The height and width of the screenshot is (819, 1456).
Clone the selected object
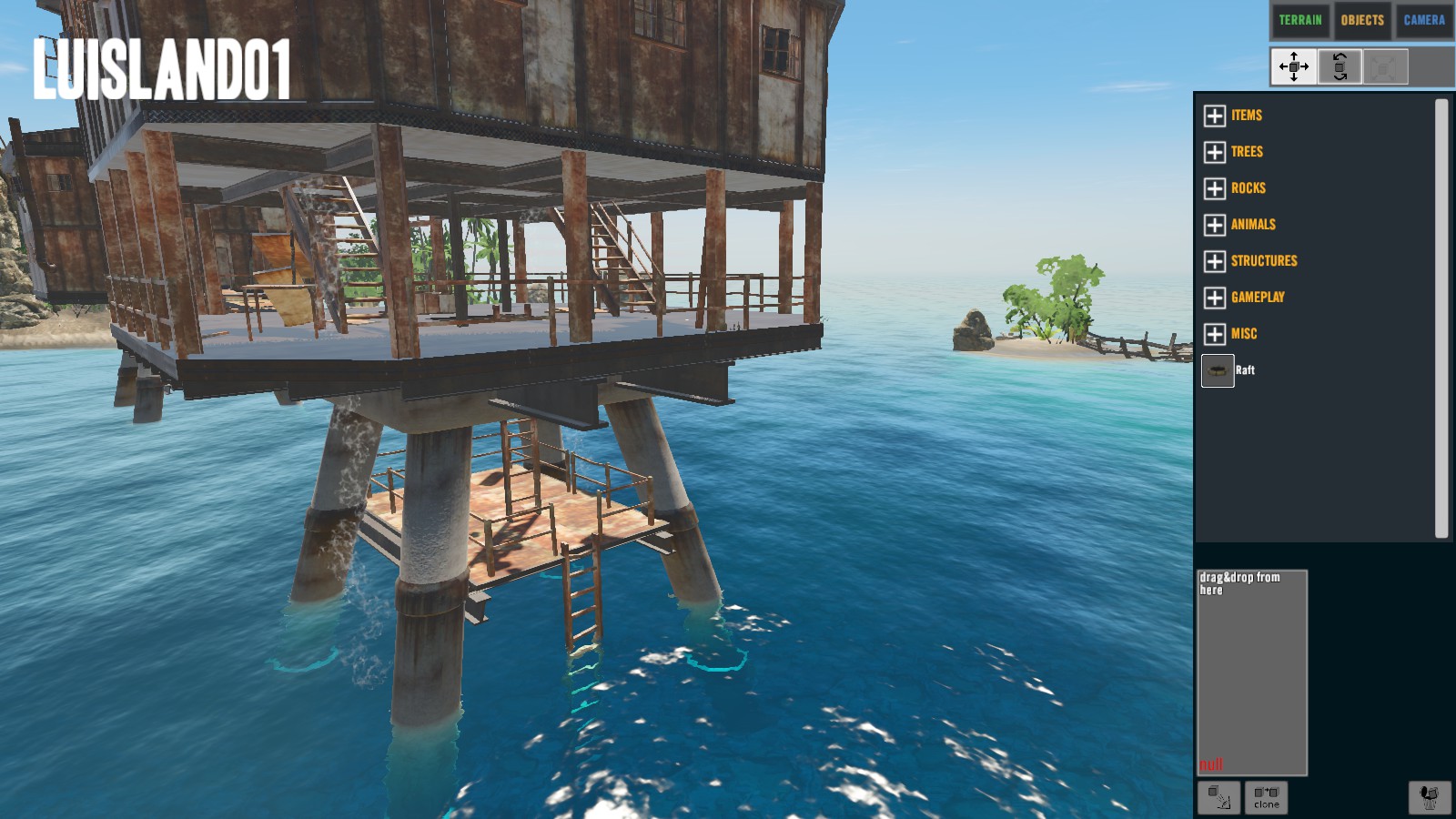tap(1266, 797)
